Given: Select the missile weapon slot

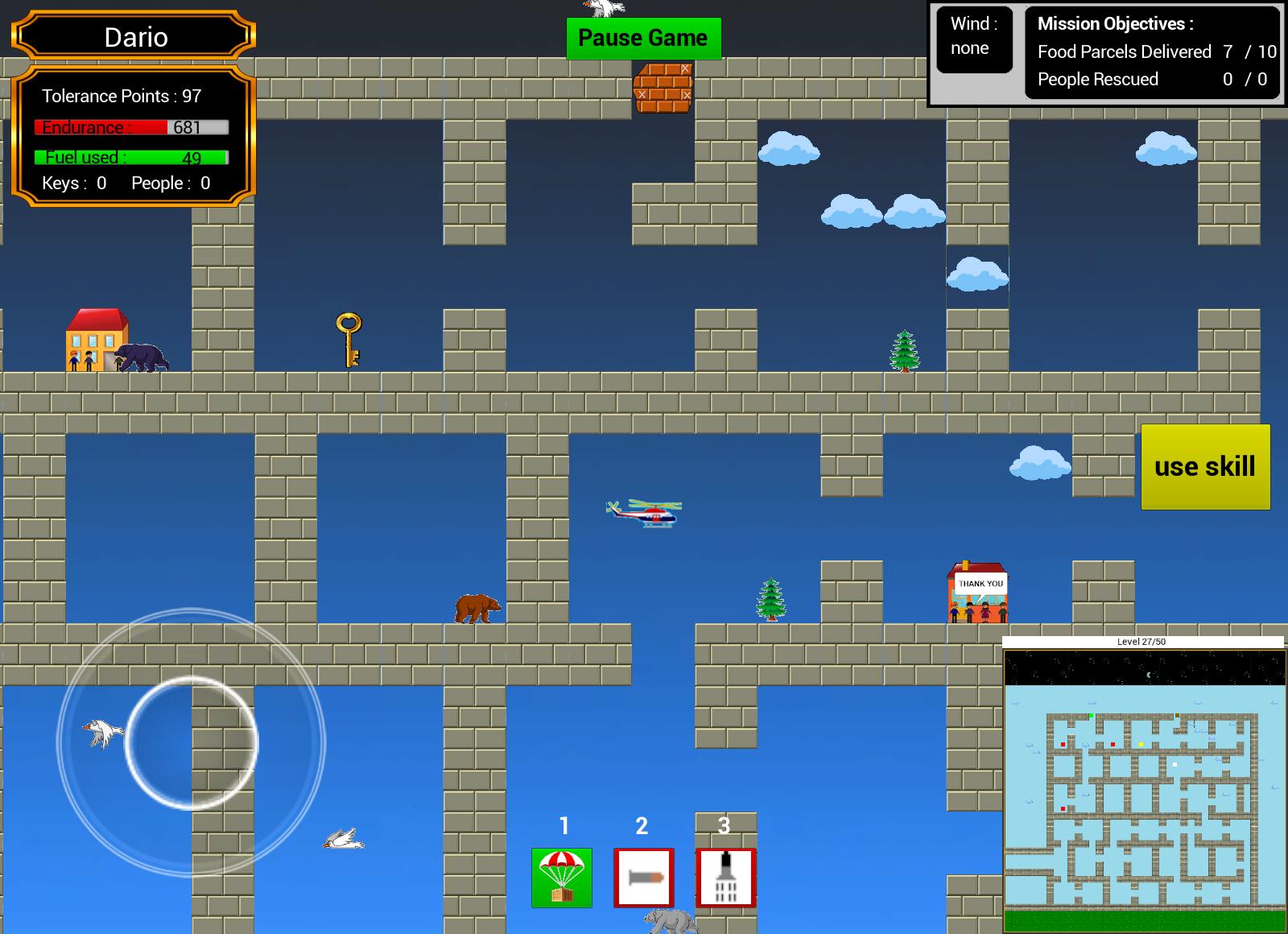Looking at the screenshot, I should (x=643, y=878).
